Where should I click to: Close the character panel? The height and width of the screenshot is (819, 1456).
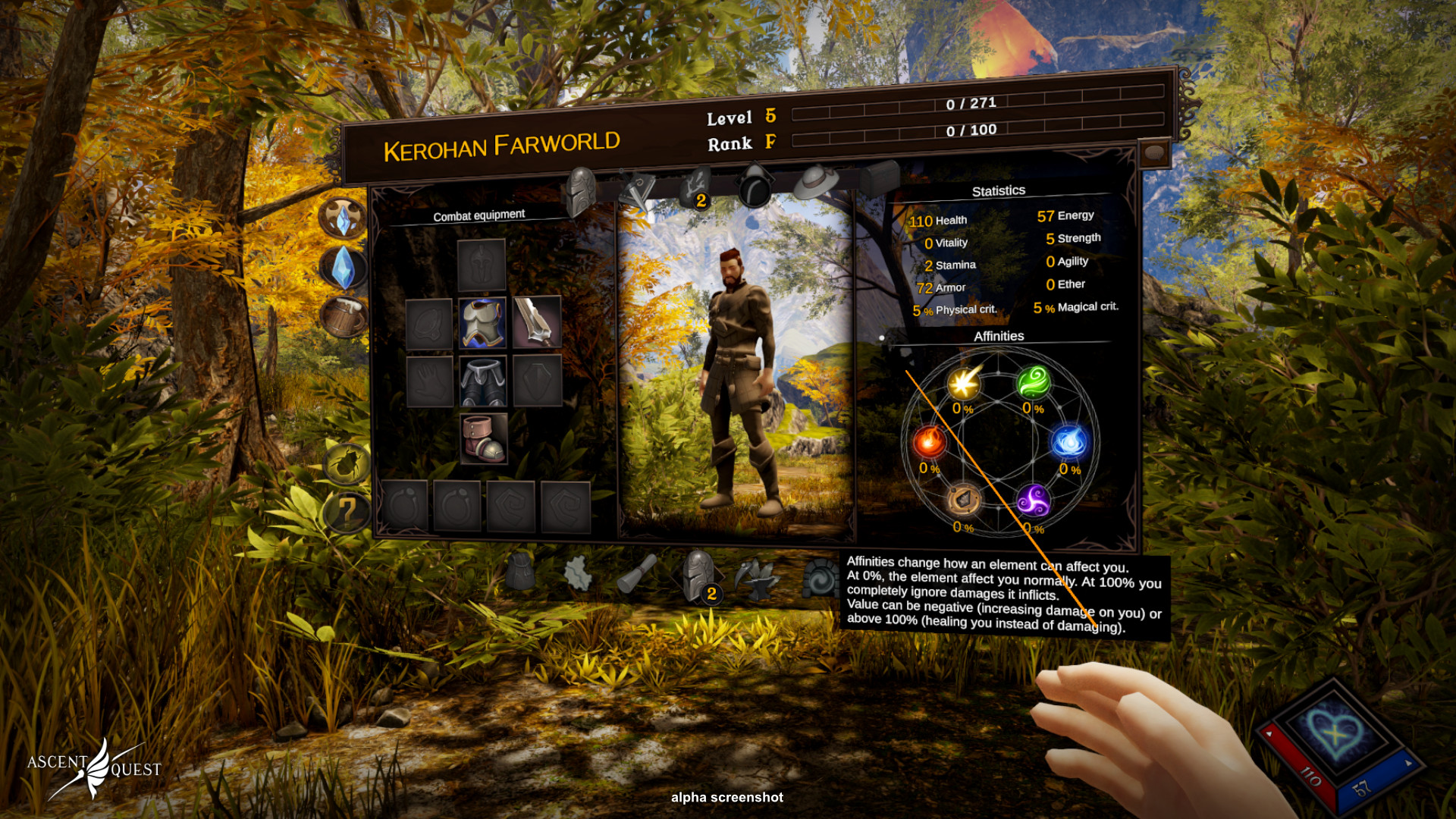pyautogui.click(x=1154, y=153)
